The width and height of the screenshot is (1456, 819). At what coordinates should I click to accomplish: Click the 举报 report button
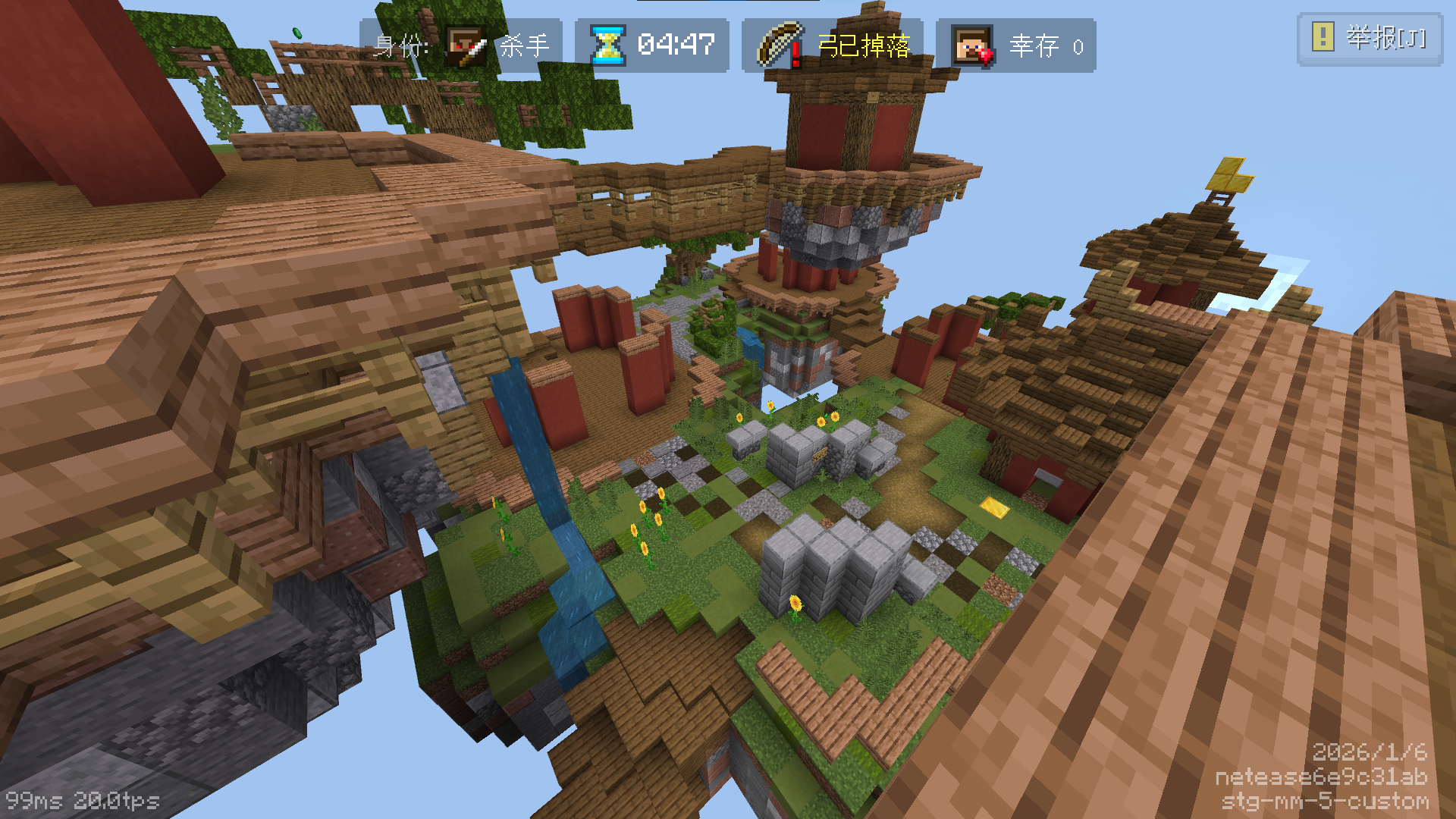pos(1370,38)
